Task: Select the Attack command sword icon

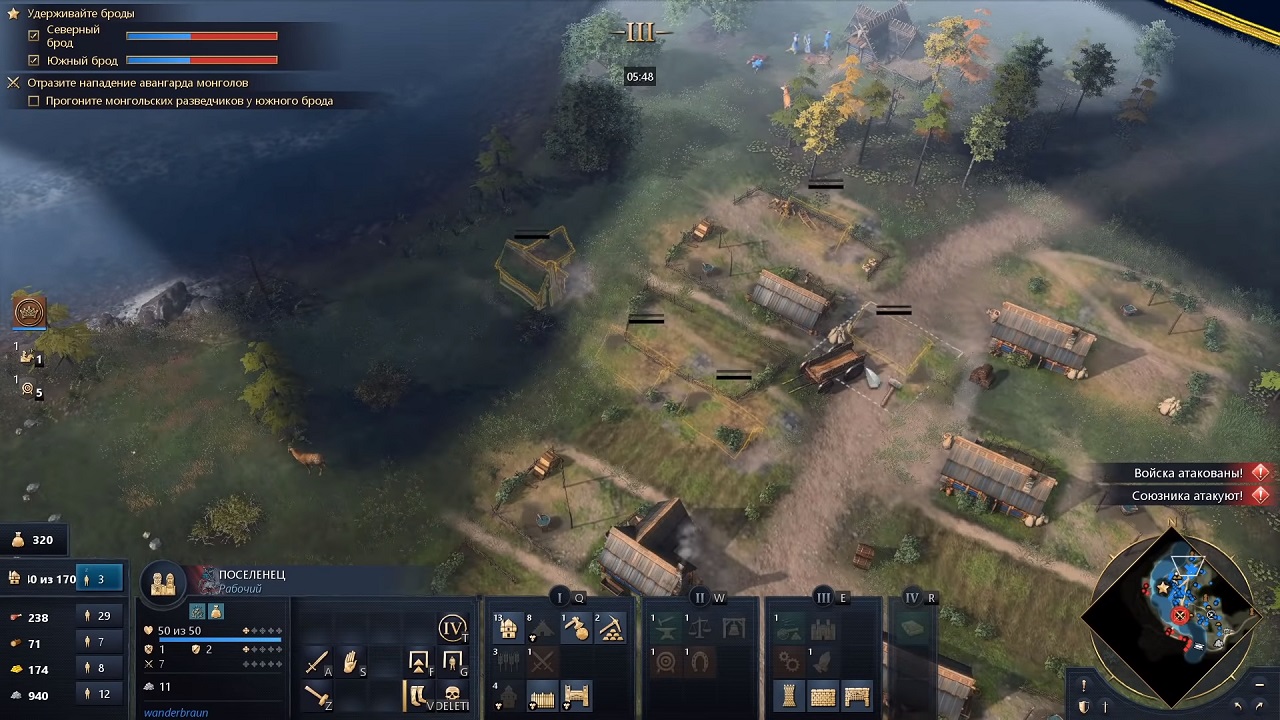Action: point(316,660)
